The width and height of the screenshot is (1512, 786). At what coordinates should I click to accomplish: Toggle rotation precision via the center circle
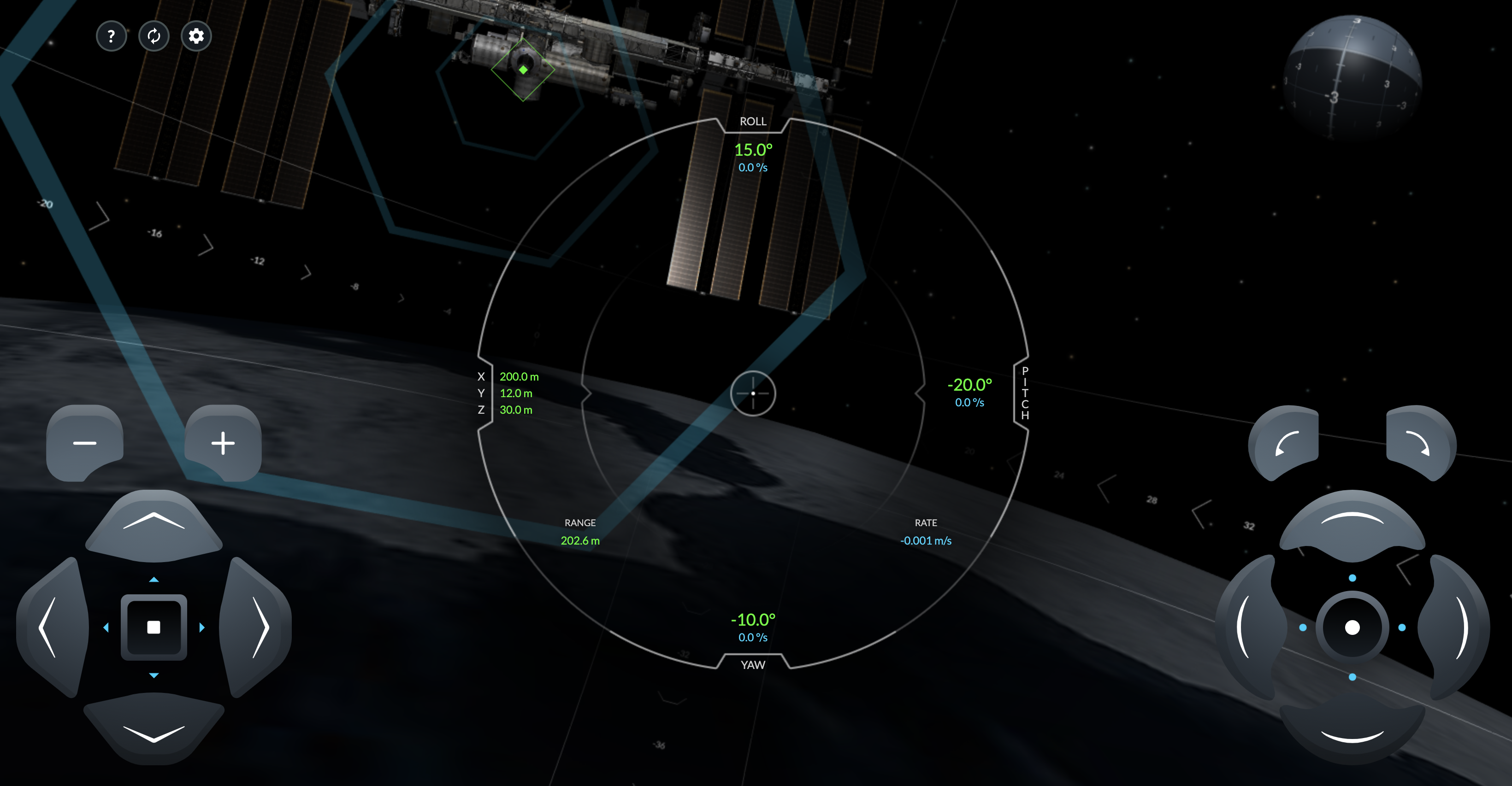1353,627
